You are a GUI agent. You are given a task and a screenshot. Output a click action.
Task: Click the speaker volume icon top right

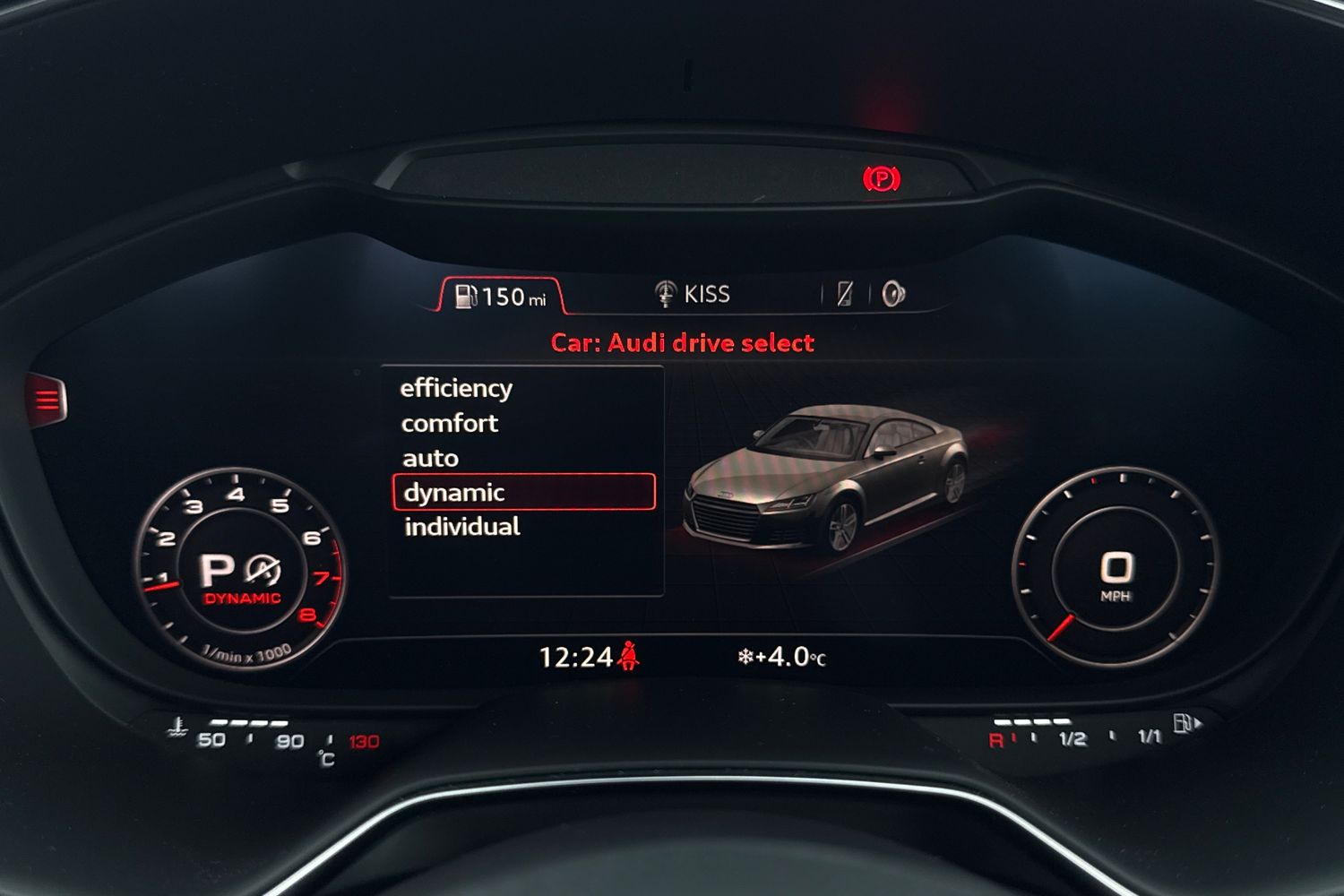coord(894,293)
